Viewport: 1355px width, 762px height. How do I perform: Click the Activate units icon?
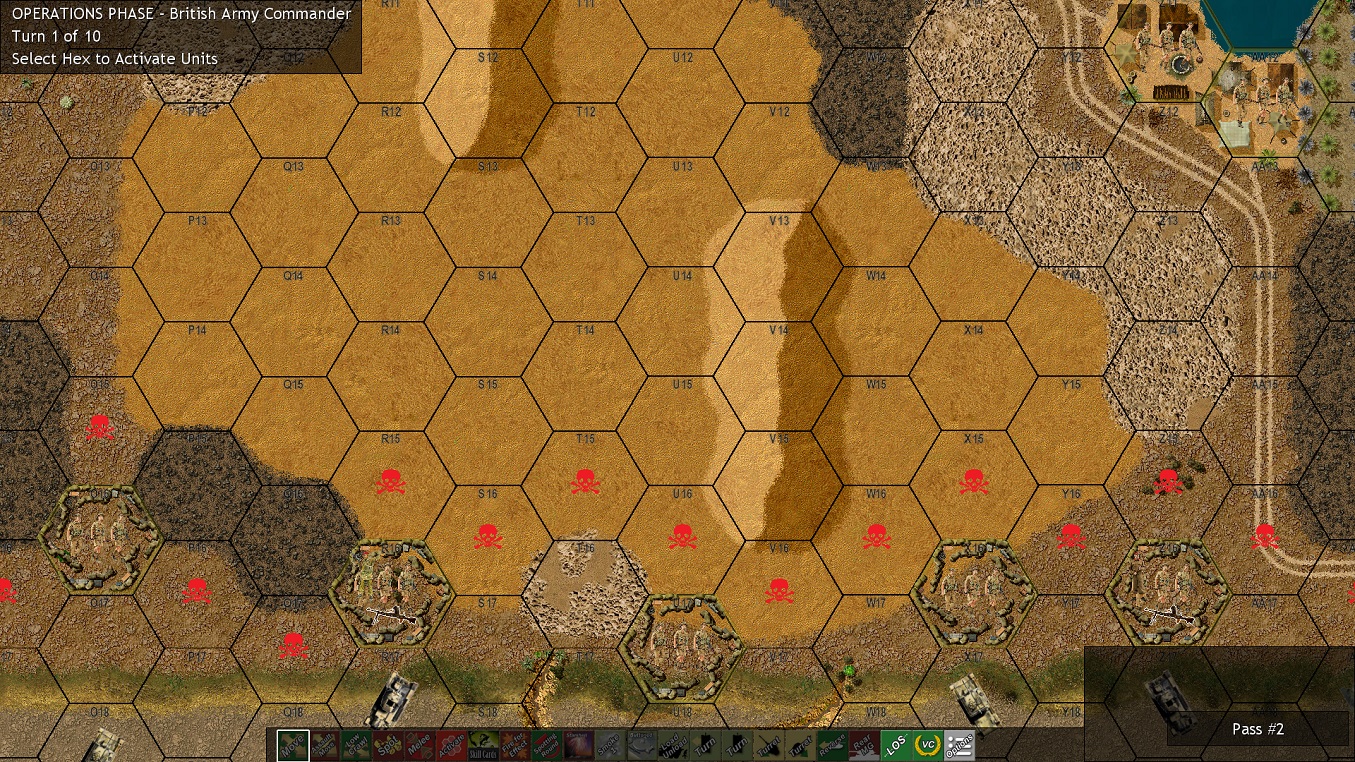[451, 744]
